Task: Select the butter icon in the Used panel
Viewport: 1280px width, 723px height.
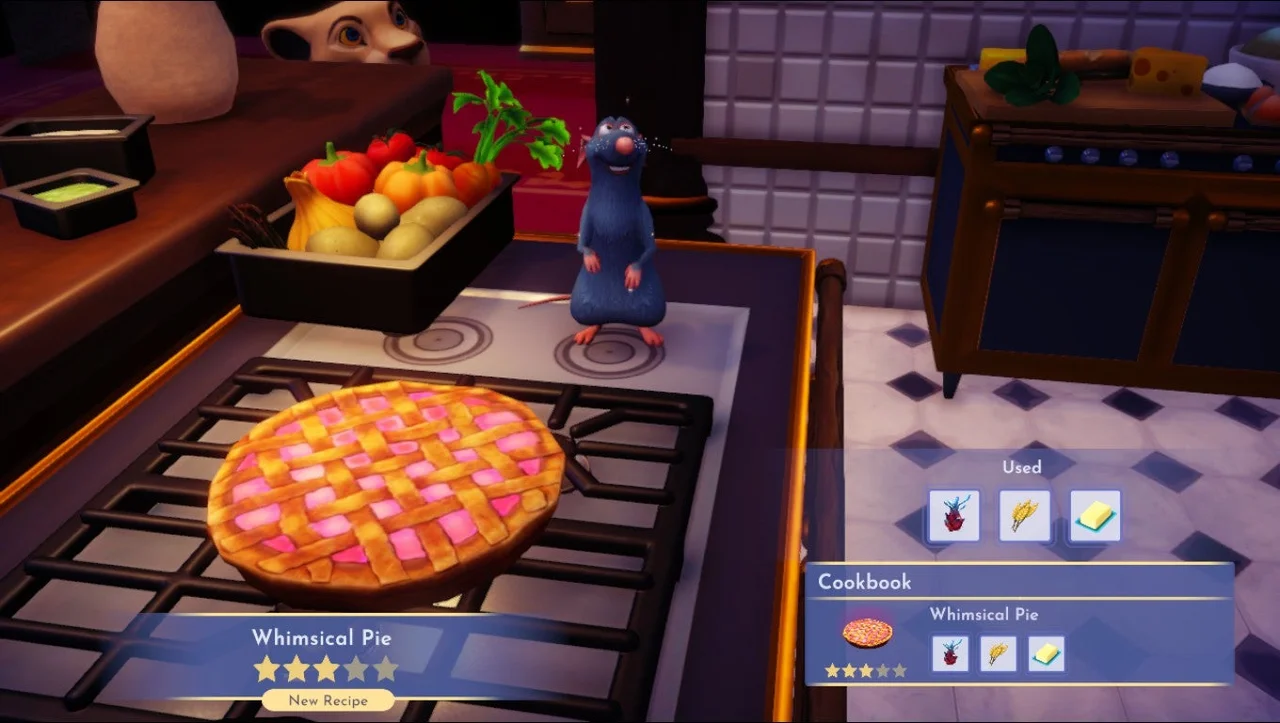Action: 1093,515
